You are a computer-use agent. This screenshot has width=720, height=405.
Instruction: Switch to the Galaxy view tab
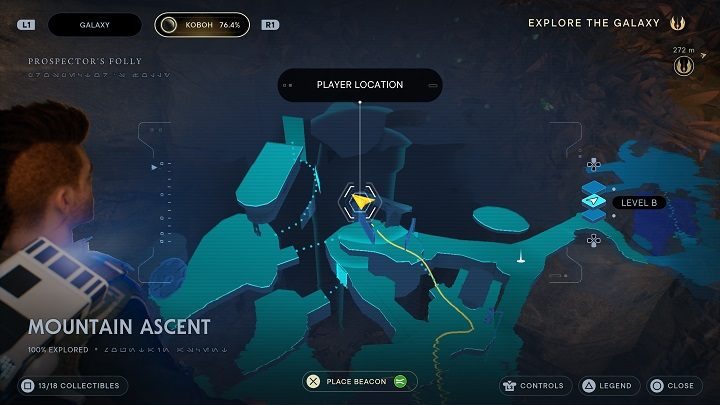95,24
